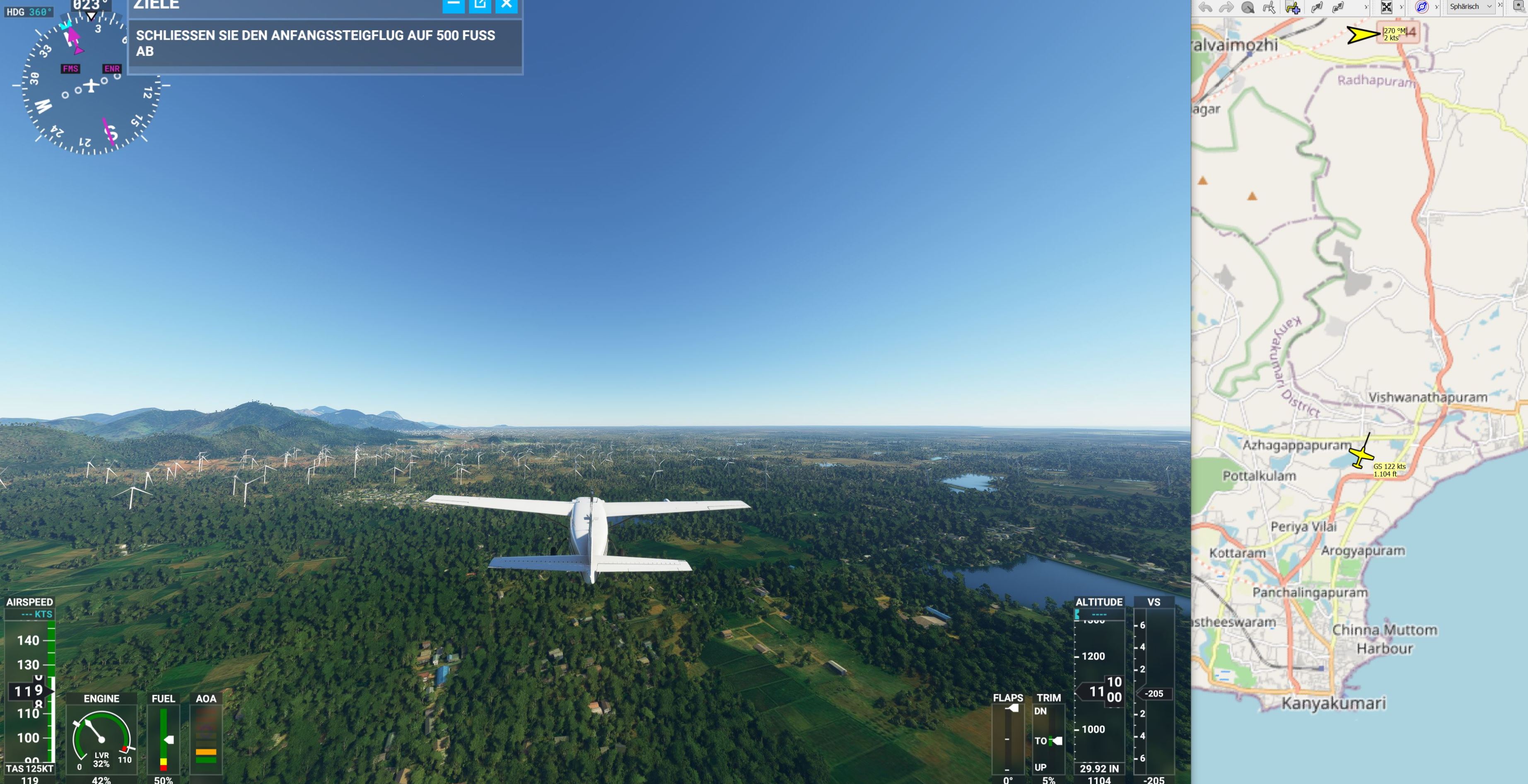1528x784 pixels.
Task: Select the Kanyakumari label on the map
Action: pos(1333,703)
